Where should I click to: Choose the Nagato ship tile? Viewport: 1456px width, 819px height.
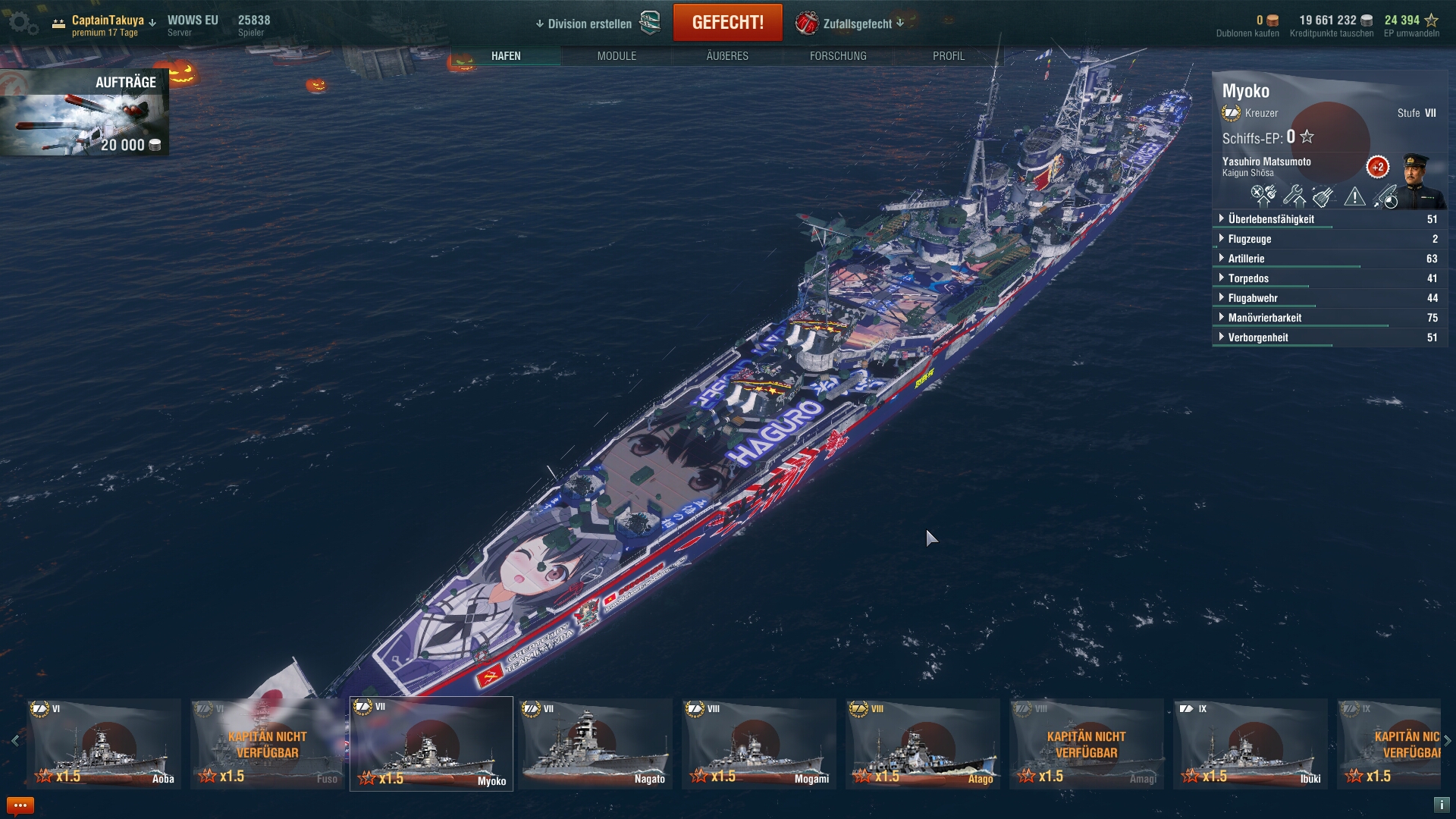pos(595,744)
